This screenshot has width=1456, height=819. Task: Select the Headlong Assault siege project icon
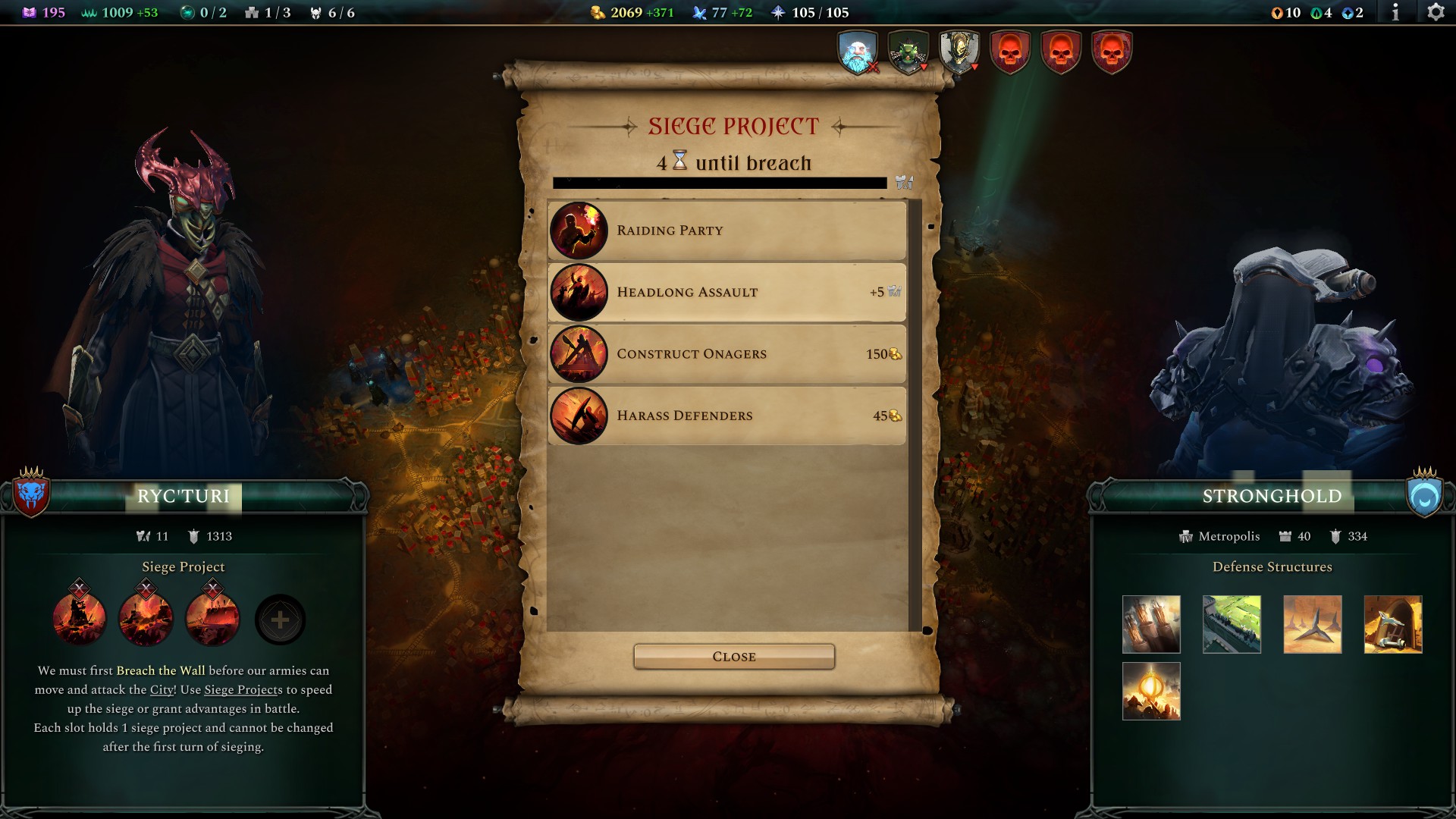pyautogui.click(x=579, y=292)
